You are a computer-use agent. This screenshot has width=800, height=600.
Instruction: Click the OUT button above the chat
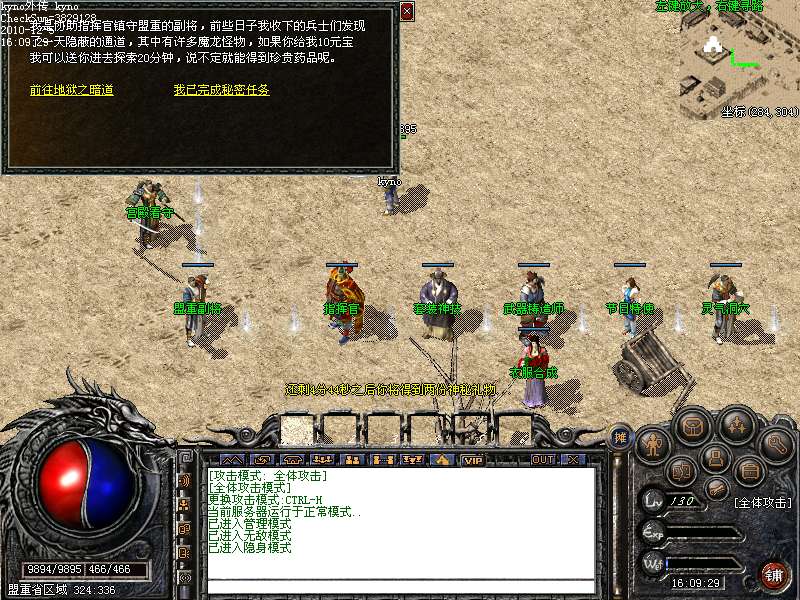click(543, 460)
